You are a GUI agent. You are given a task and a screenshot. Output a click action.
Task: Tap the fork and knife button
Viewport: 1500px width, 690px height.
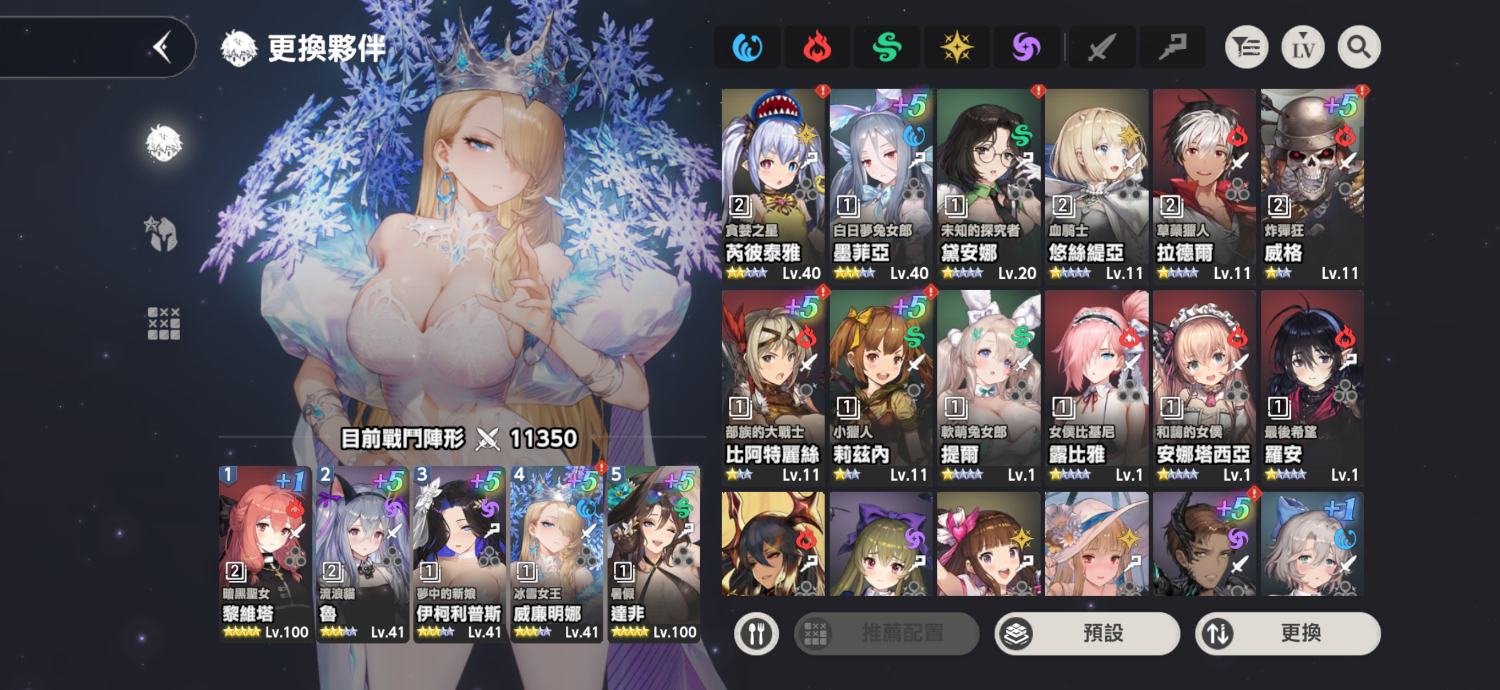[x=756, y=633]
